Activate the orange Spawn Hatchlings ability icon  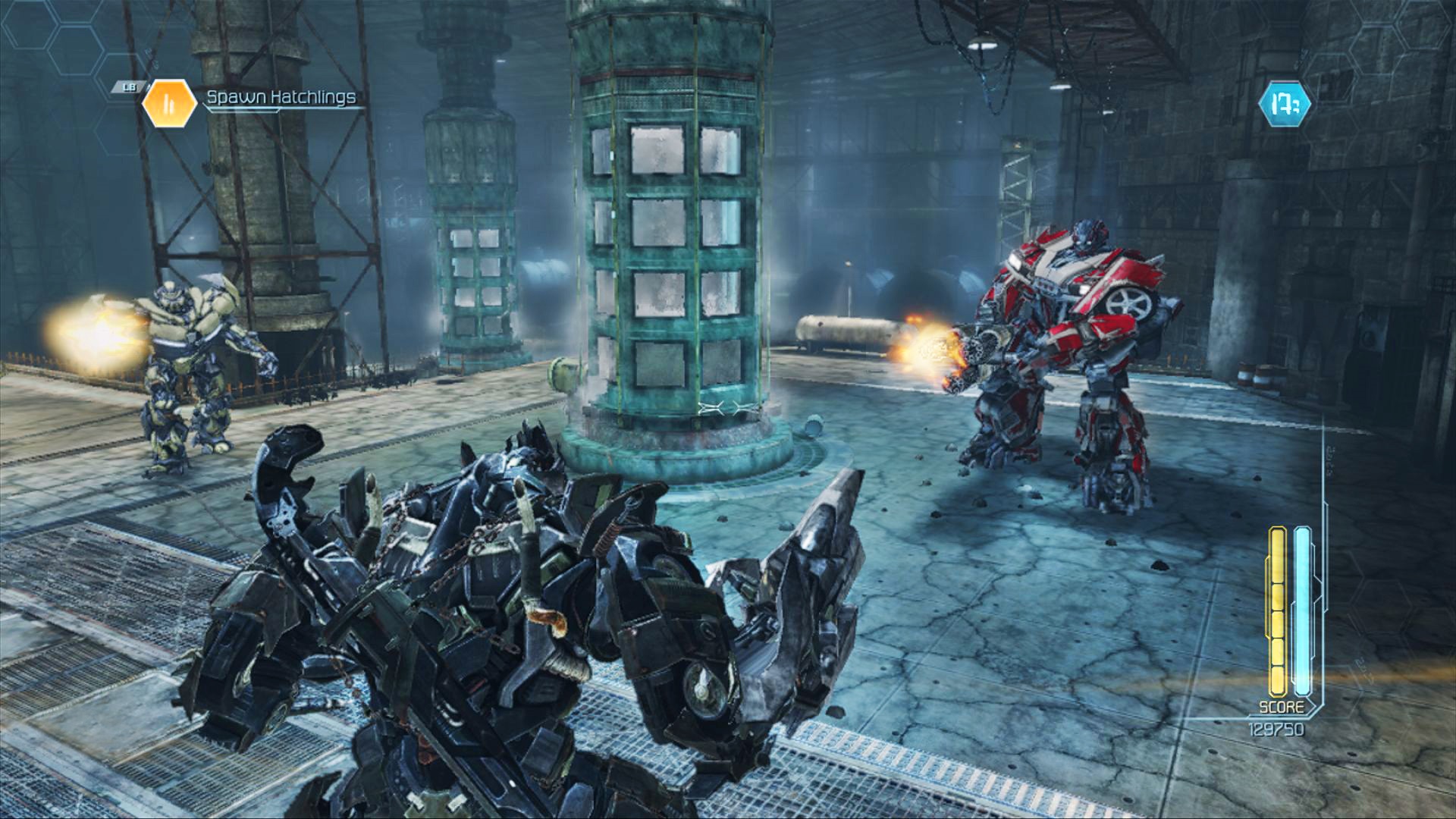click(x=169, y=102)
